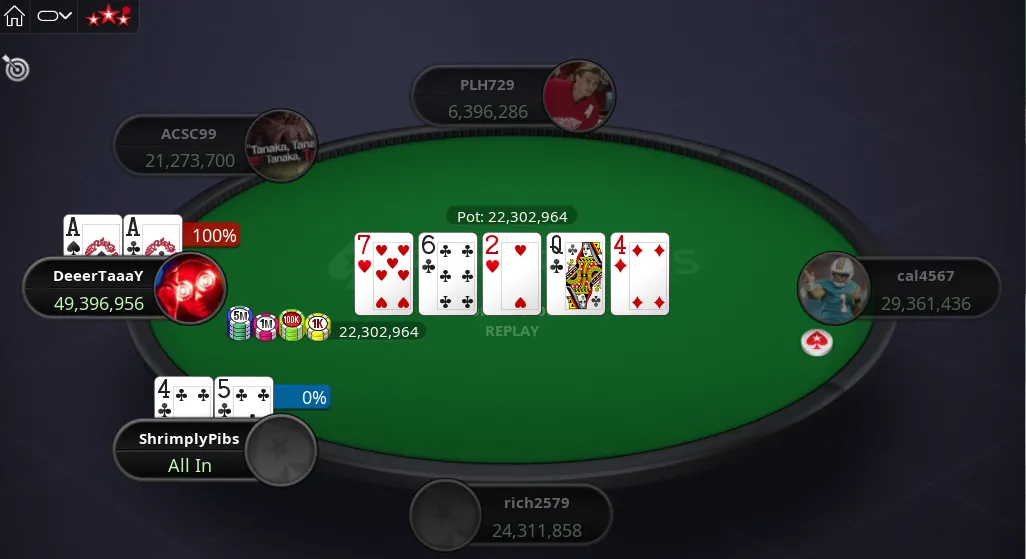Click the REPLAY label under the board
Screen dimensions: 1026x559
point(512,331)
